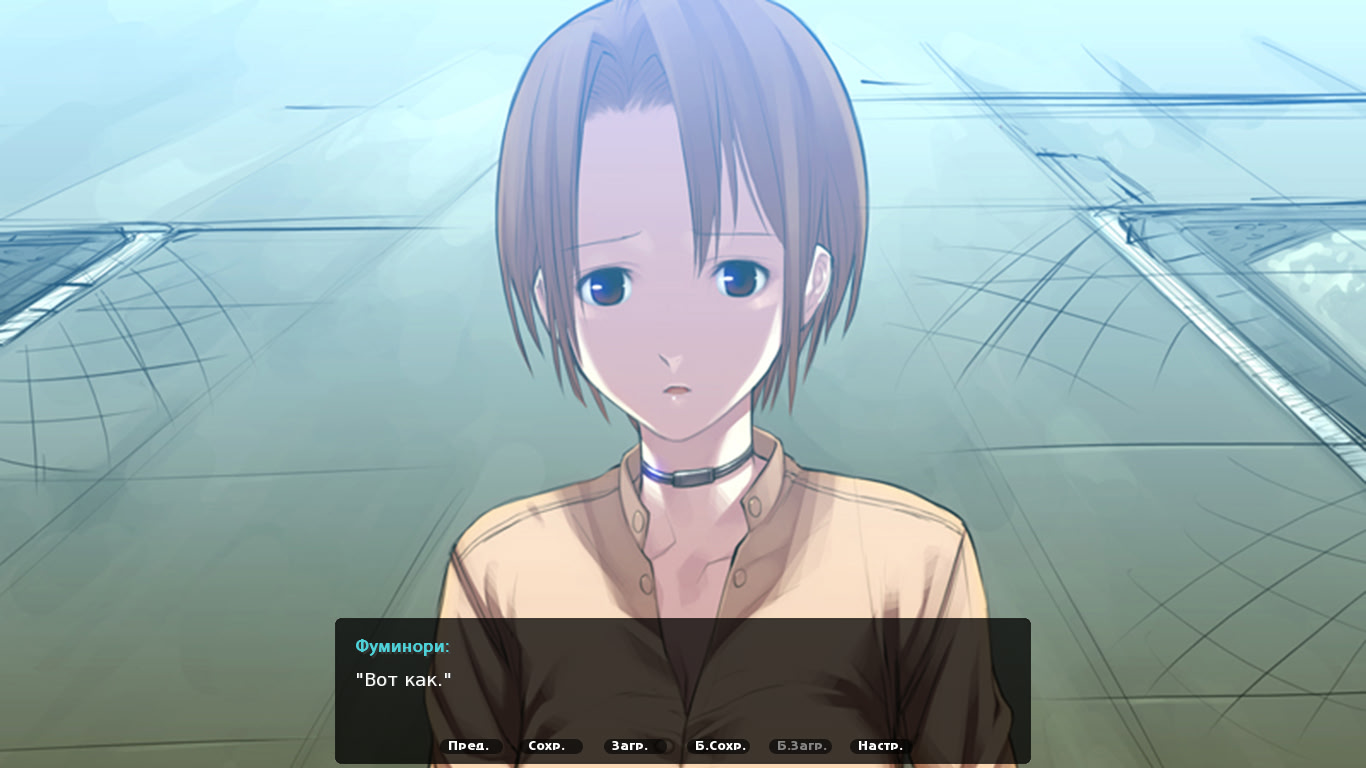This screenshot has width=1366, height=768.
Task: Perform a quick load with "Б.Загр."
Action: point(799,745)
